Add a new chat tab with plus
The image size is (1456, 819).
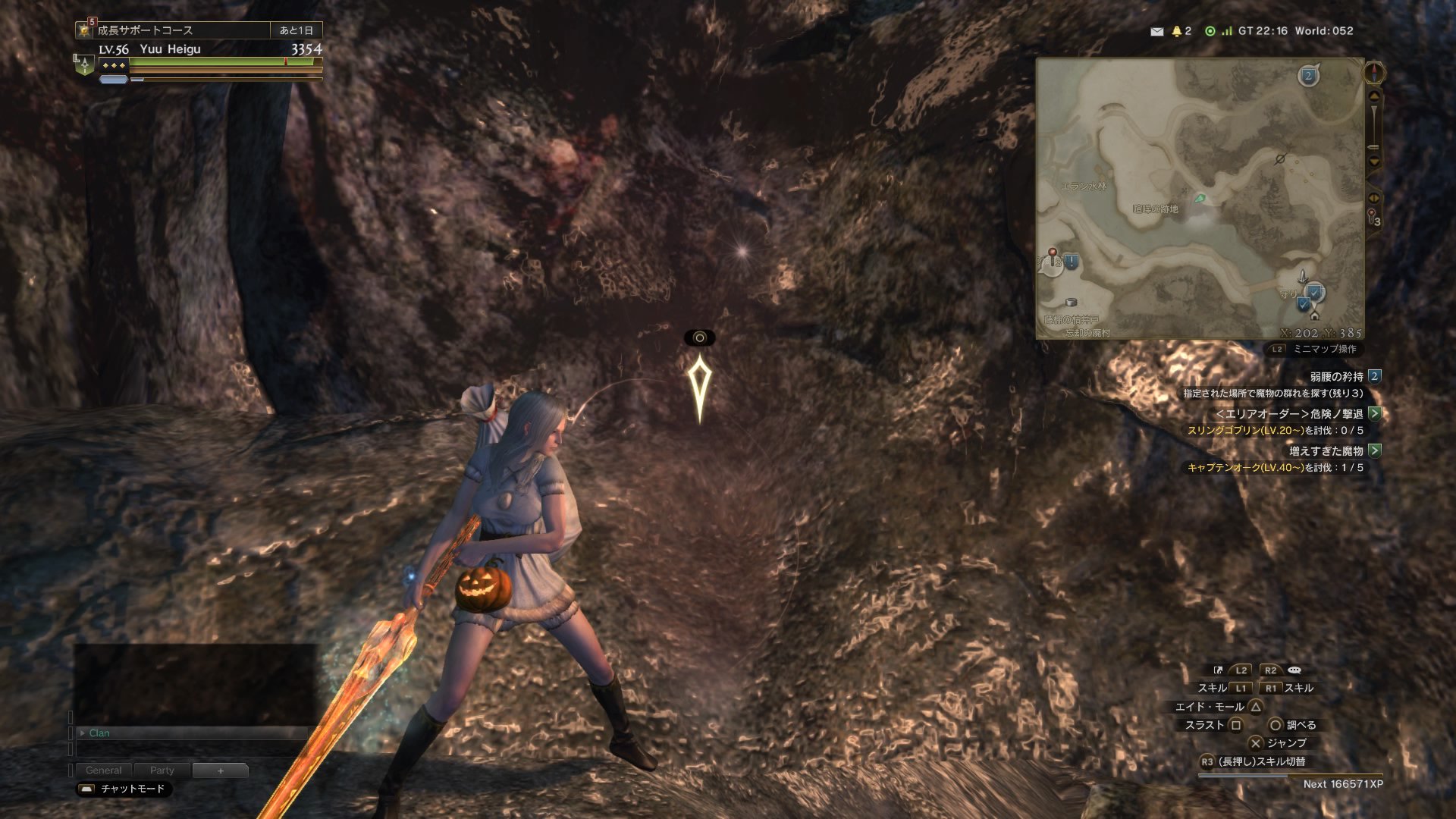tap(220, 770)
